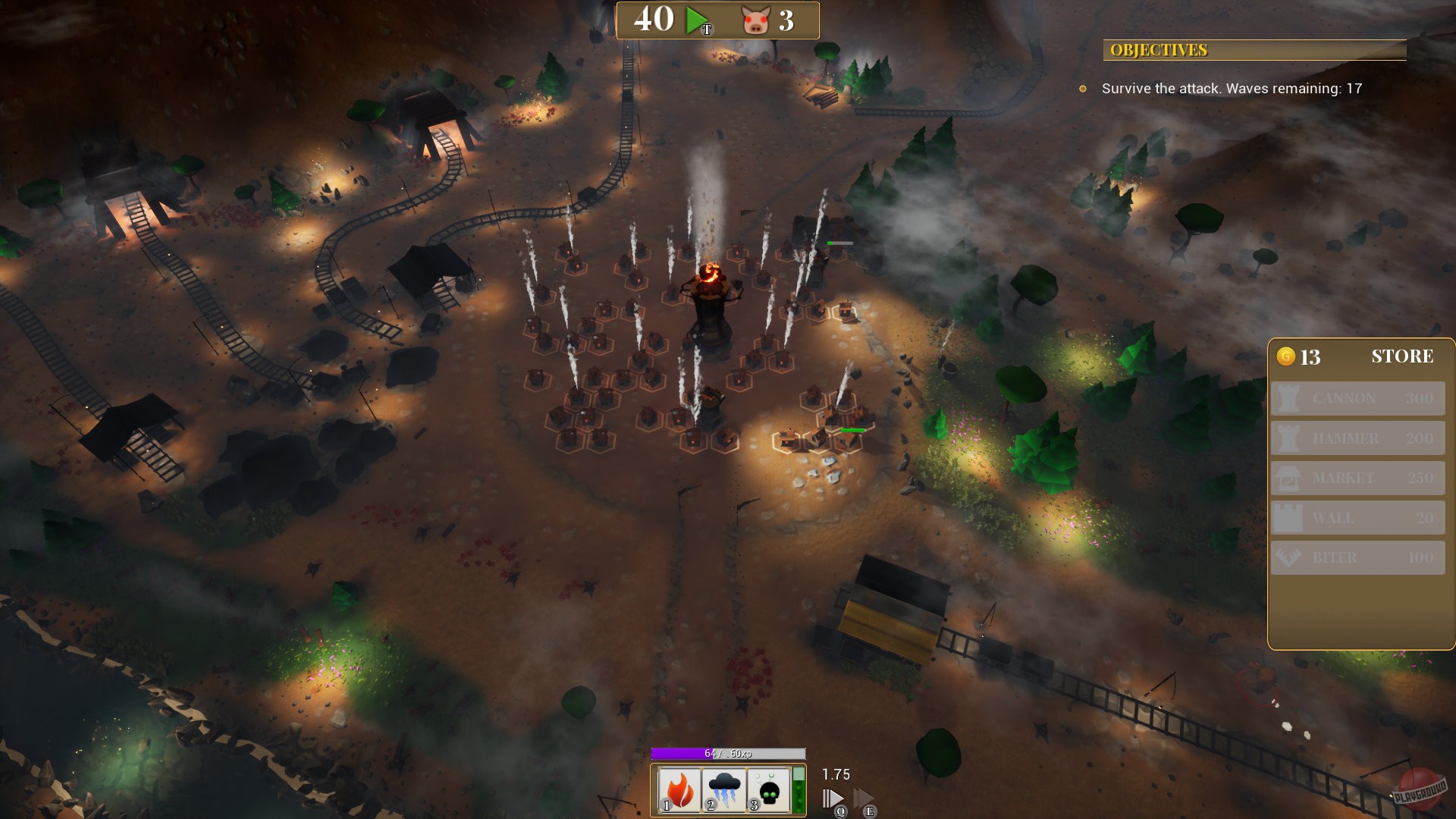The width and height of the screenshot is (1456, 819).
Task: Click the STORE panel title
Action: 1401,356
